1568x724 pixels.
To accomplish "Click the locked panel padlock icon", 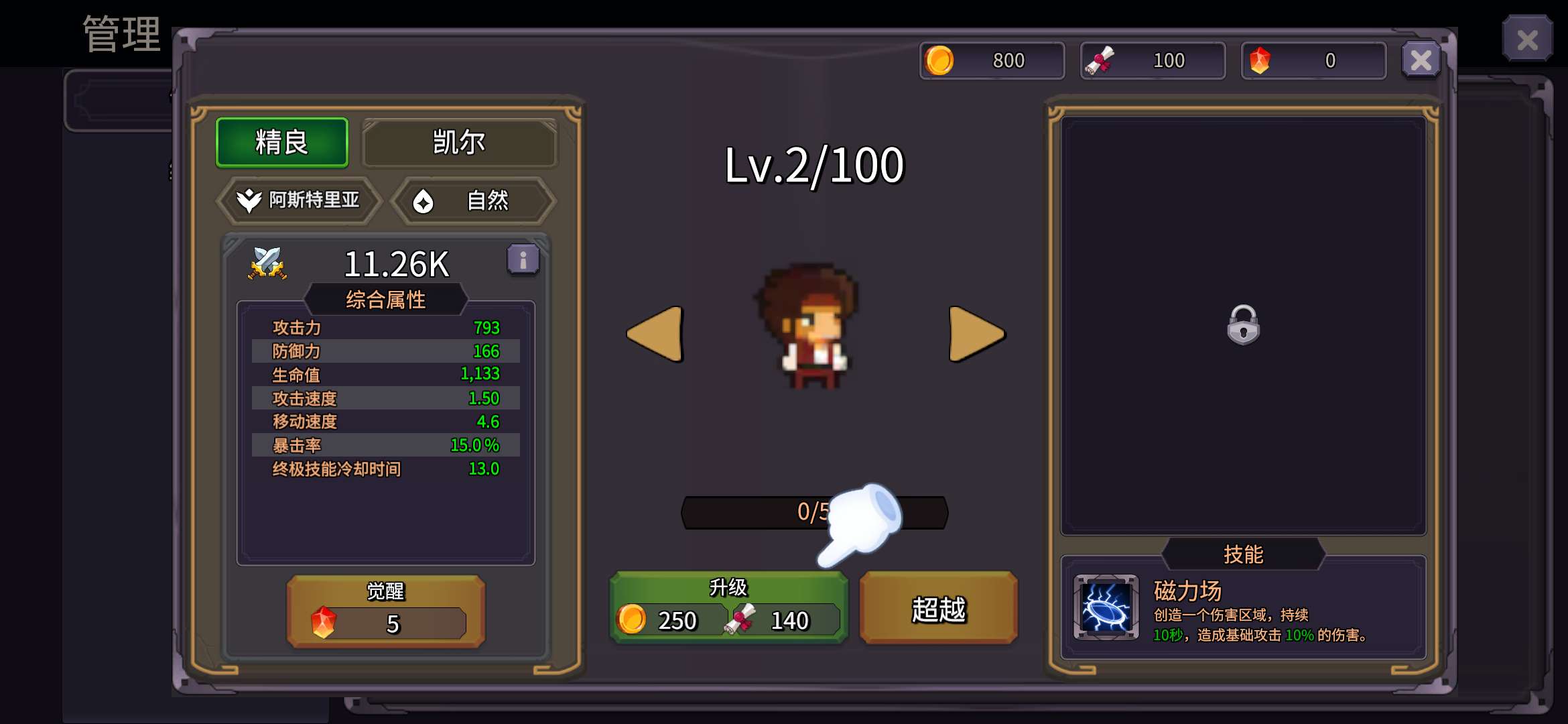I will click(x=1243, y=325).
